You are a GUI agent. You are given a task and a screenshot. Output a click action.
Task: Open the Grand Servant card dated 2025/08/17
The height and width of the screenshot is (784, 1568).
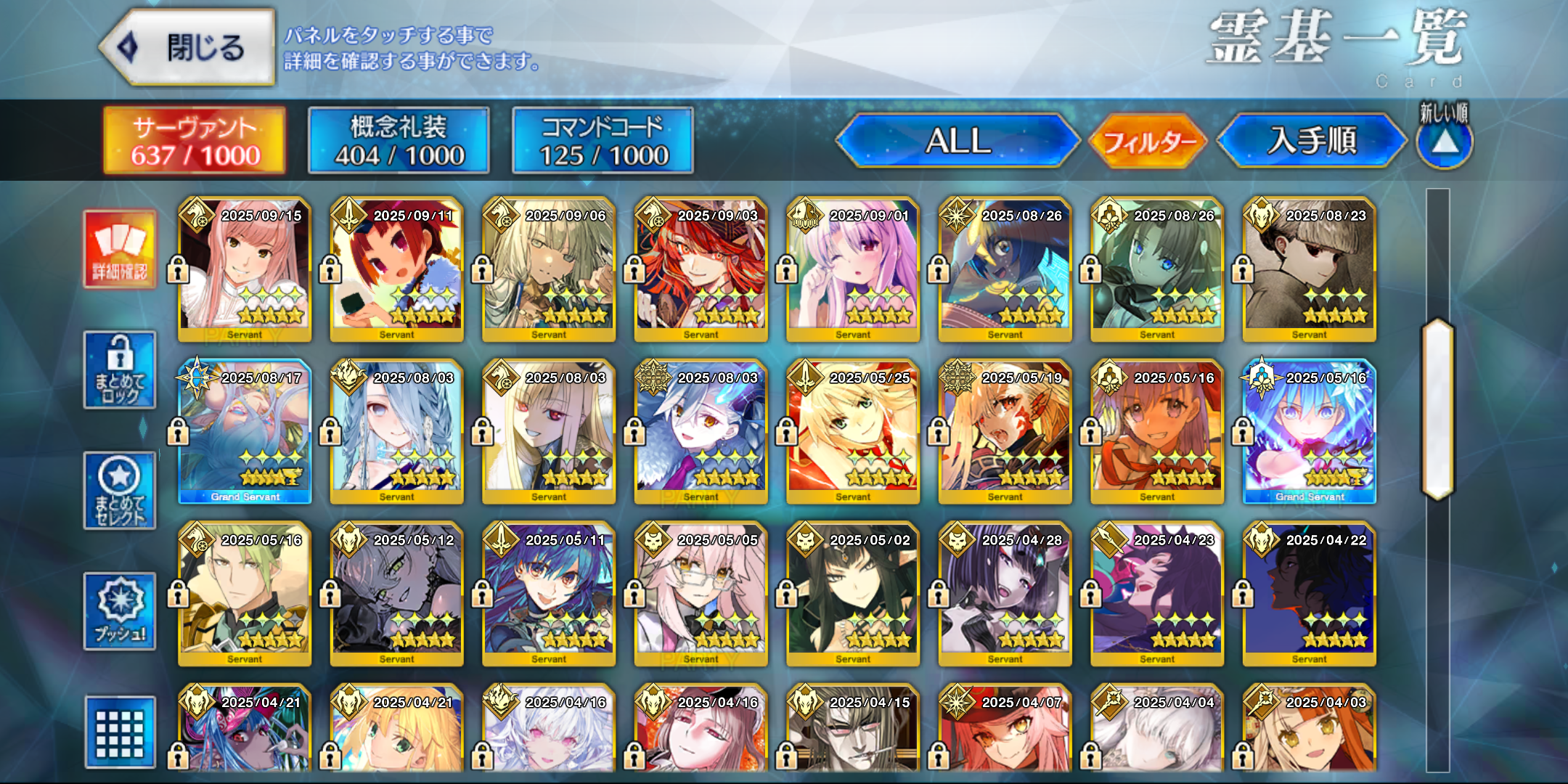(x=245, y=431)
